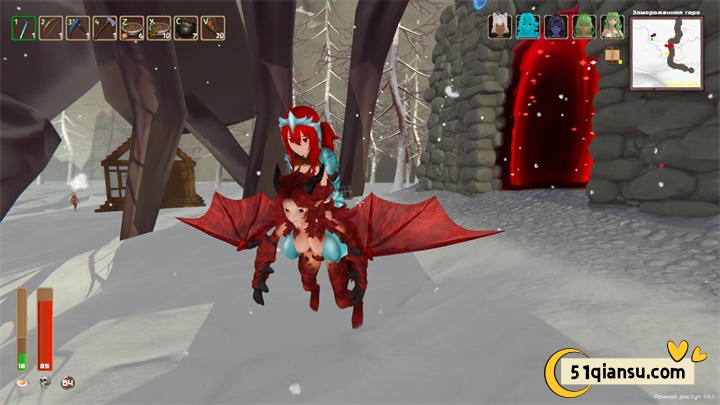Viewport: 720px width, 405px height.
Task: Select the long green-haired companion portrait
Action: pos(609,26)
